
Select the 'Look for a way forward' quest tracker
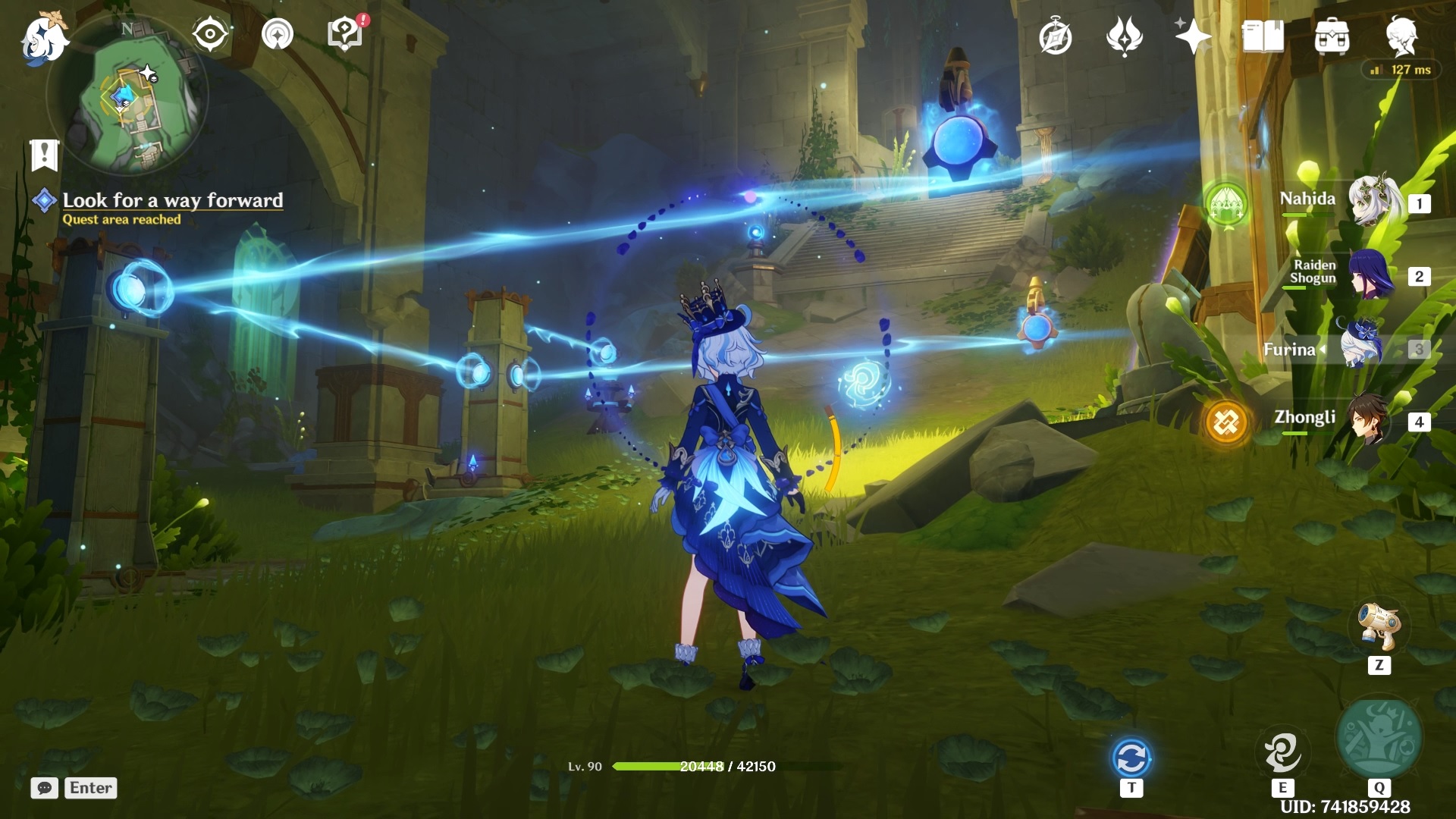172,200
